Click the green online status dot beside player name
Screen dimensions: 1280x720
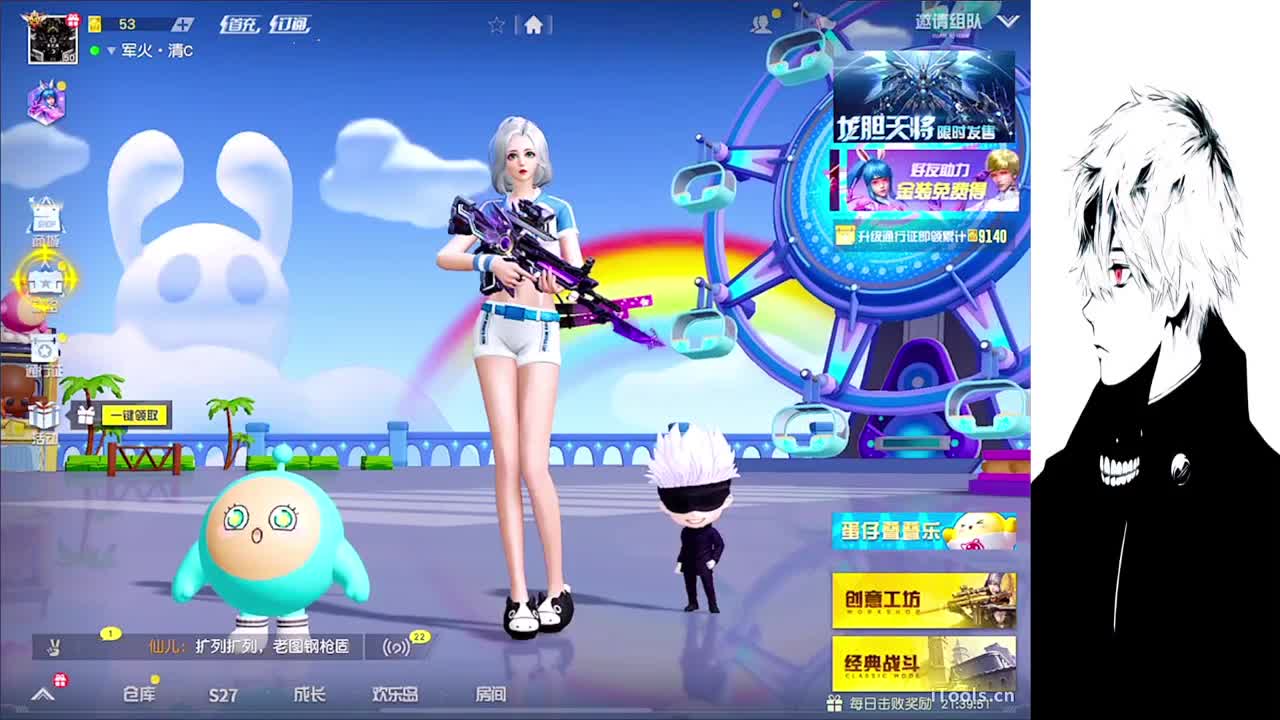pyautogui.click(x=95, y=50)
